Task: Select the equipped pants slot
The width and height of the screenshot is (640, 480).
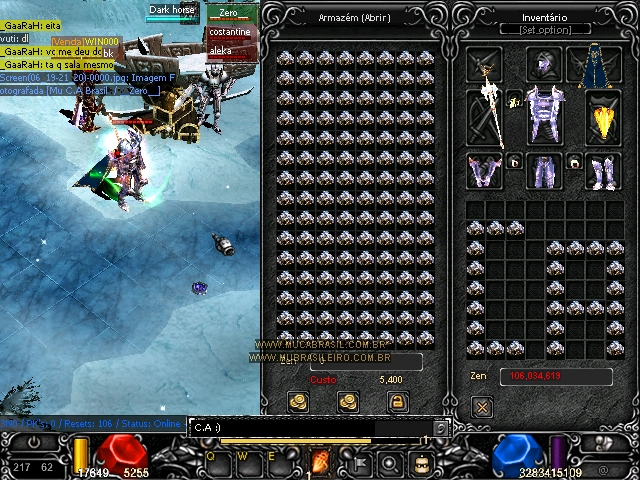Action: tap(545, 170)
